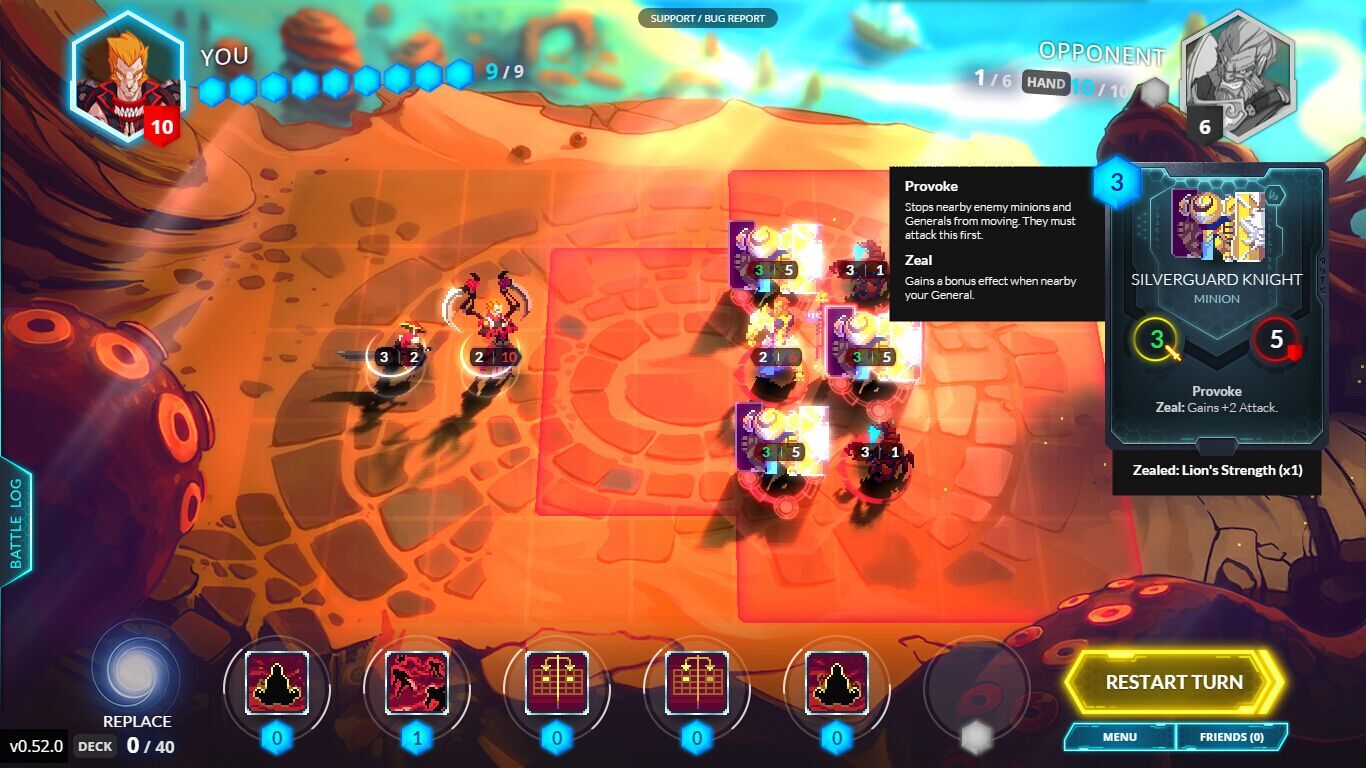Open the game Menu

click(1119, 737)
